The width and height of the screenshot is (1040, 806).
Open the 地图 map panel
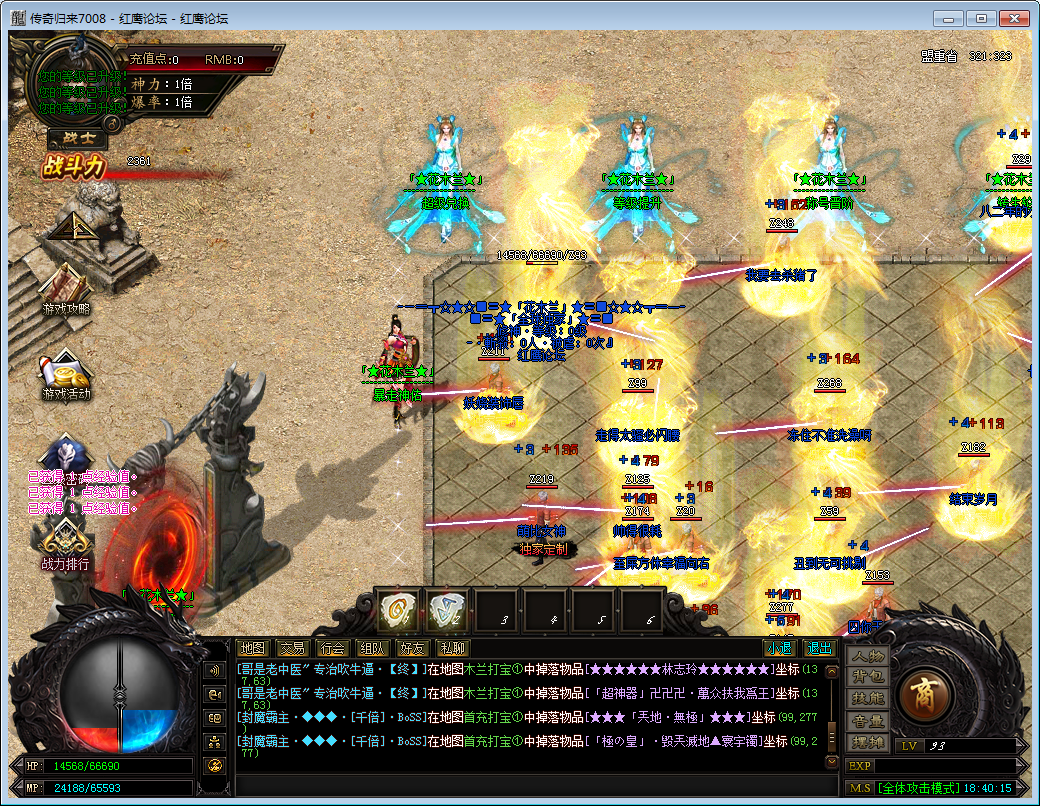pos(254,648)
